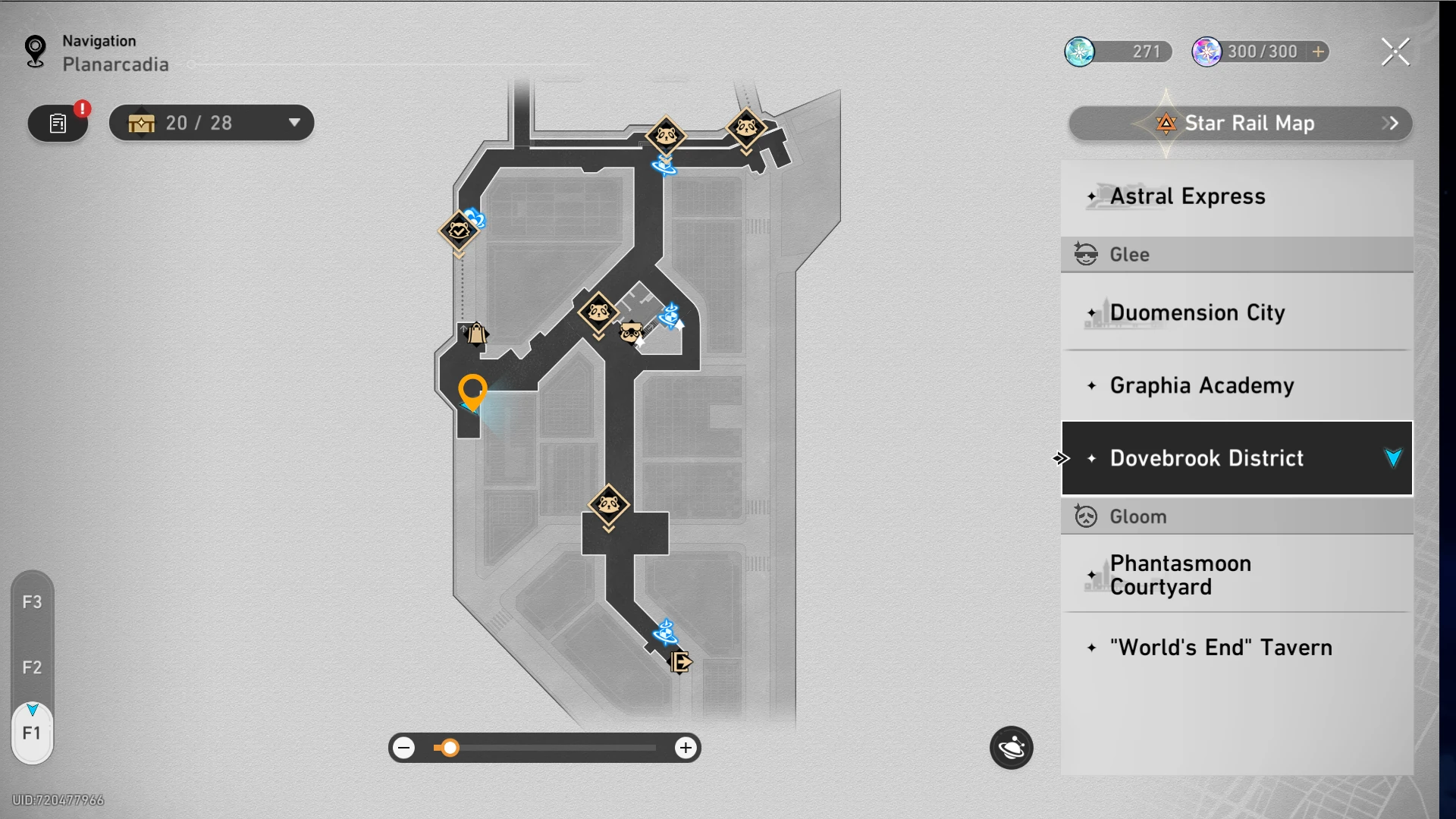Select the exit door map marker
Image resolution: width=1456 pixels, height=819 pixels.
(680, 662)
